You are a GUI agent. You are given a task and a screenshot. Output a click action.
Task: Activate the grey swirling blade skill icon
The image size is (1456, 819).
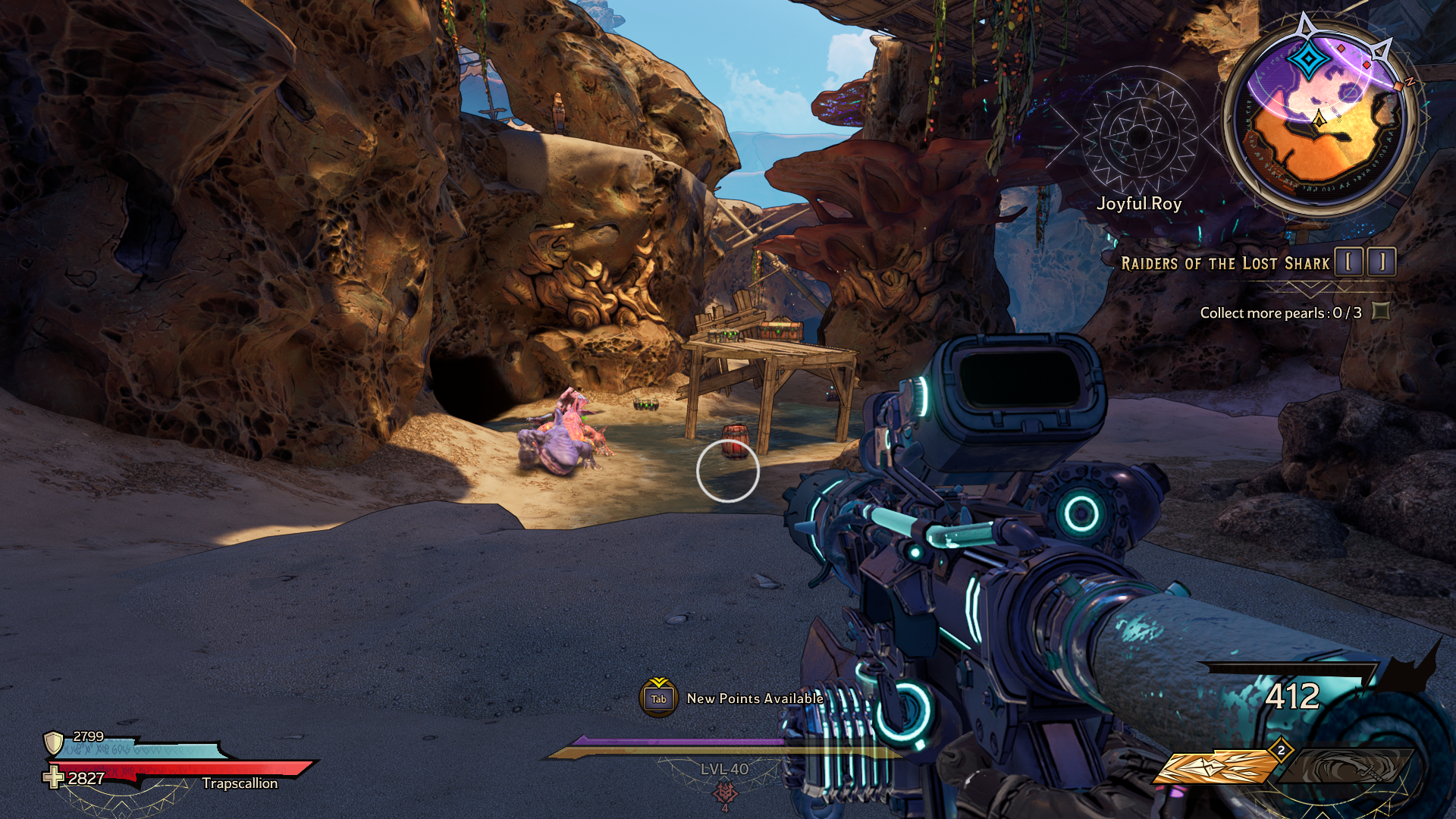(x=1348, y=766)
